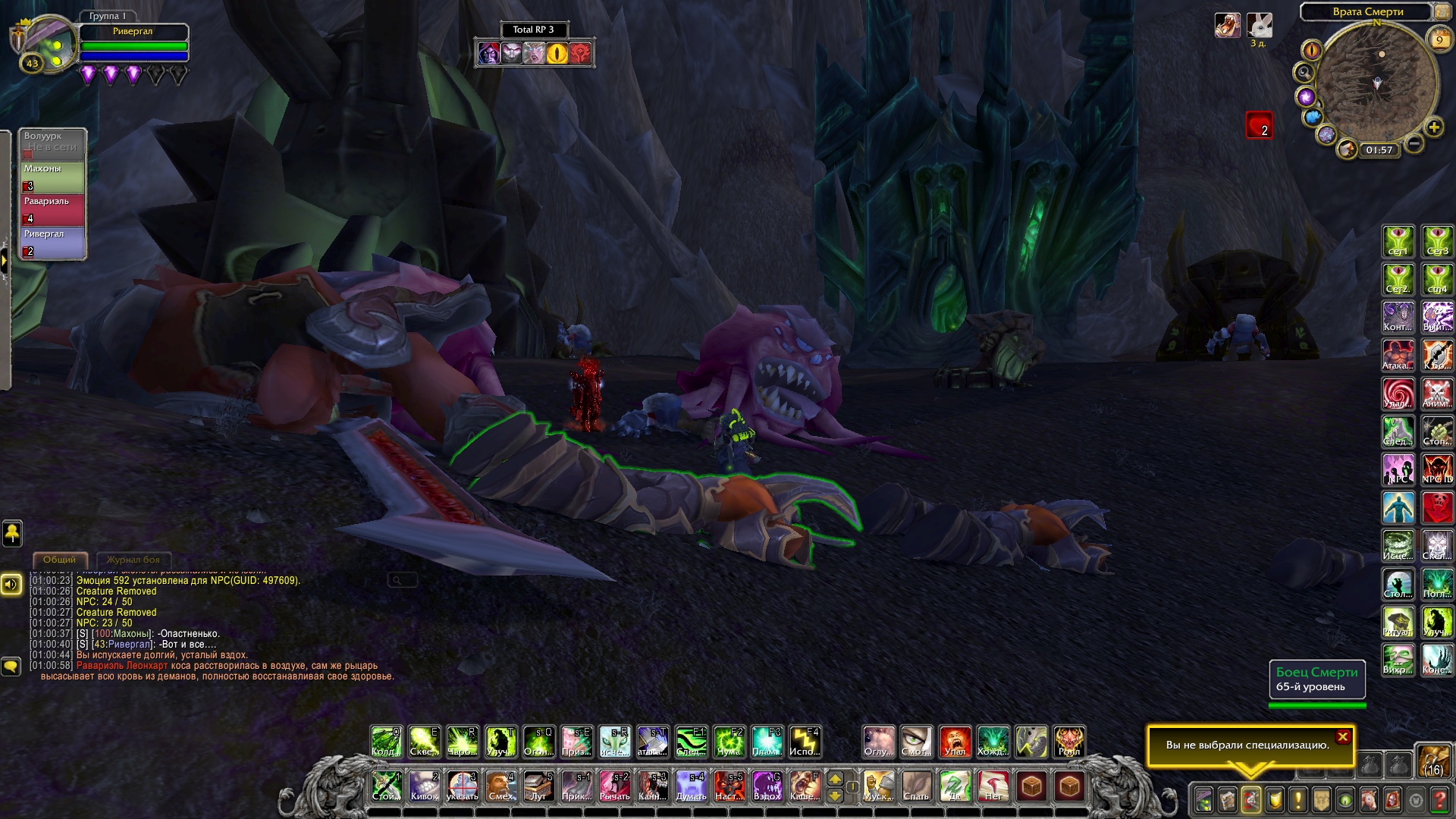Switch to the Журнал боя chat tab
This screenshot has height=819, width=1456.
pyautogui.click(x=133, y=560)
